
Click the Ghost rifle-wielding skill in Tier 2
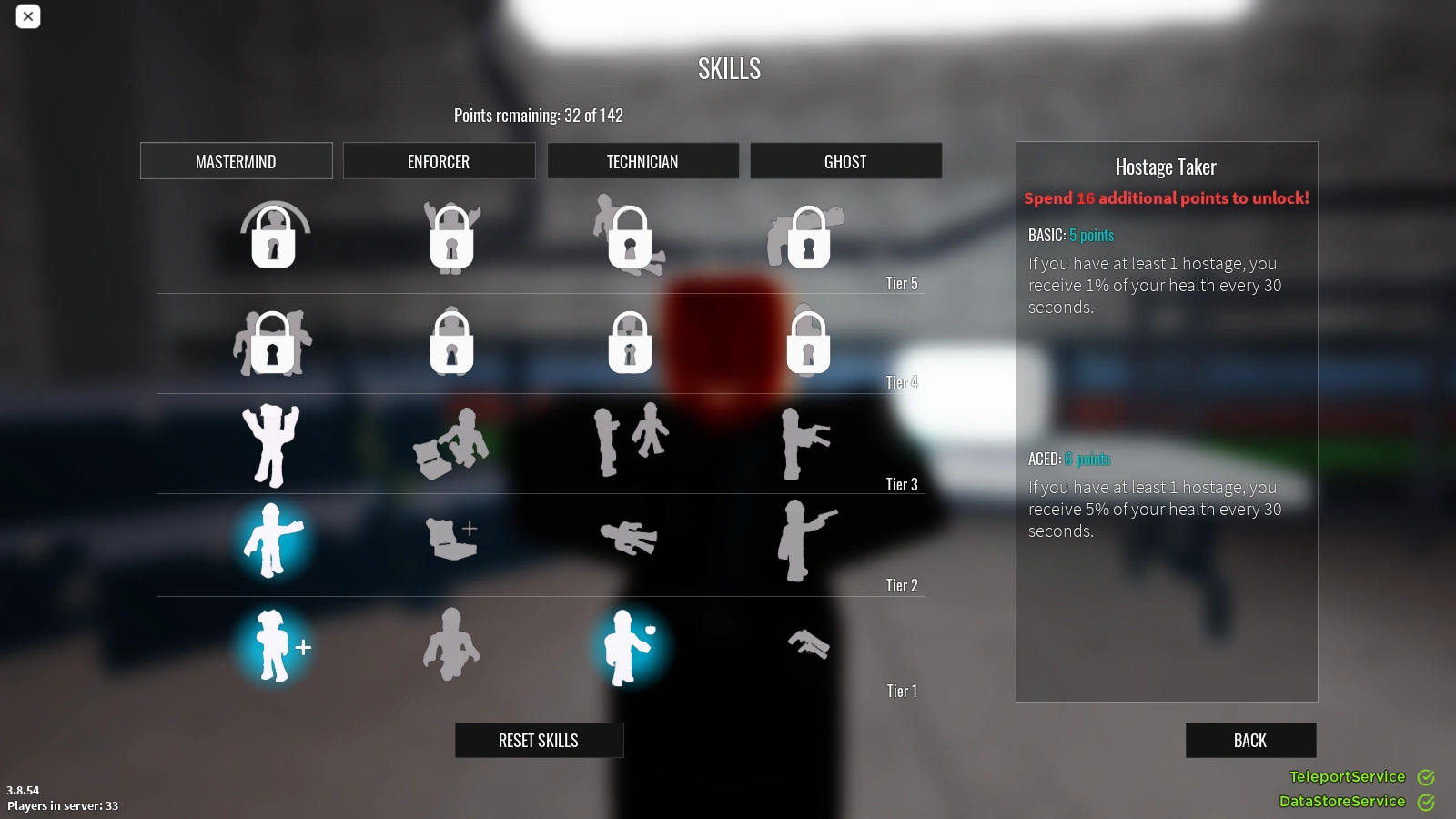[804, 541]
